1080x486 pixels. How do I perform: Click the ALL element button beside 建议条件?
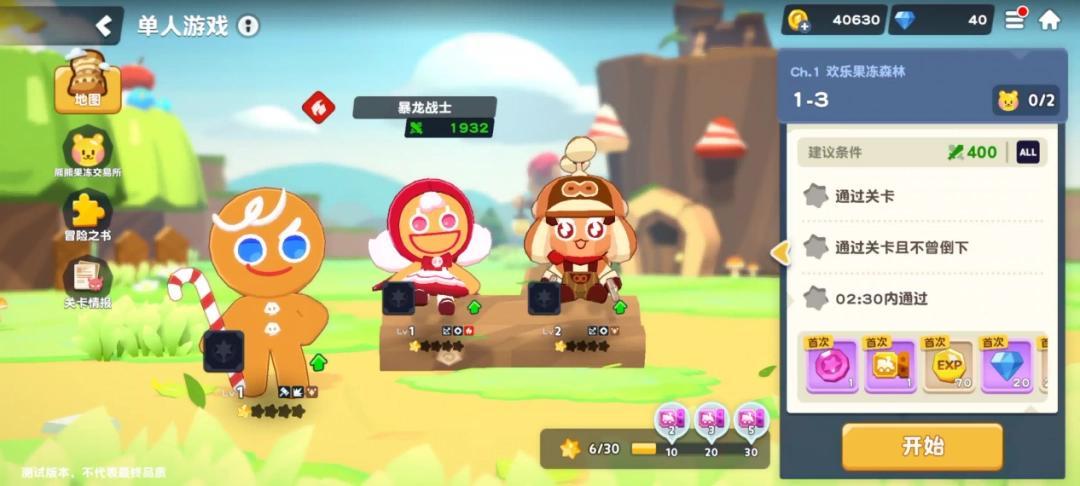1027,152
